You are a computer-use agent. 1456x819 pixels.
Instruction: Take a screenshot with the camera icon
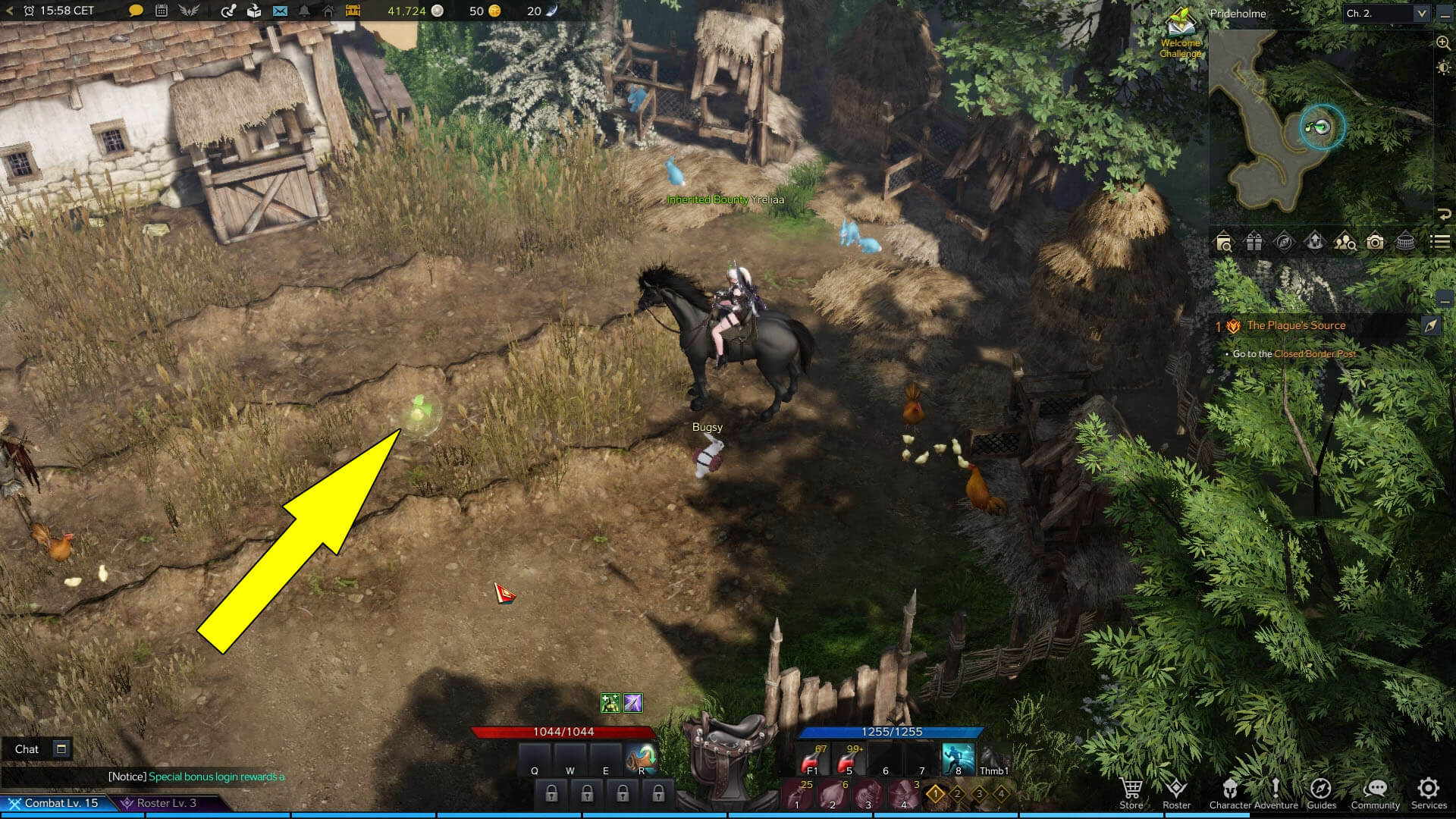1375,243
